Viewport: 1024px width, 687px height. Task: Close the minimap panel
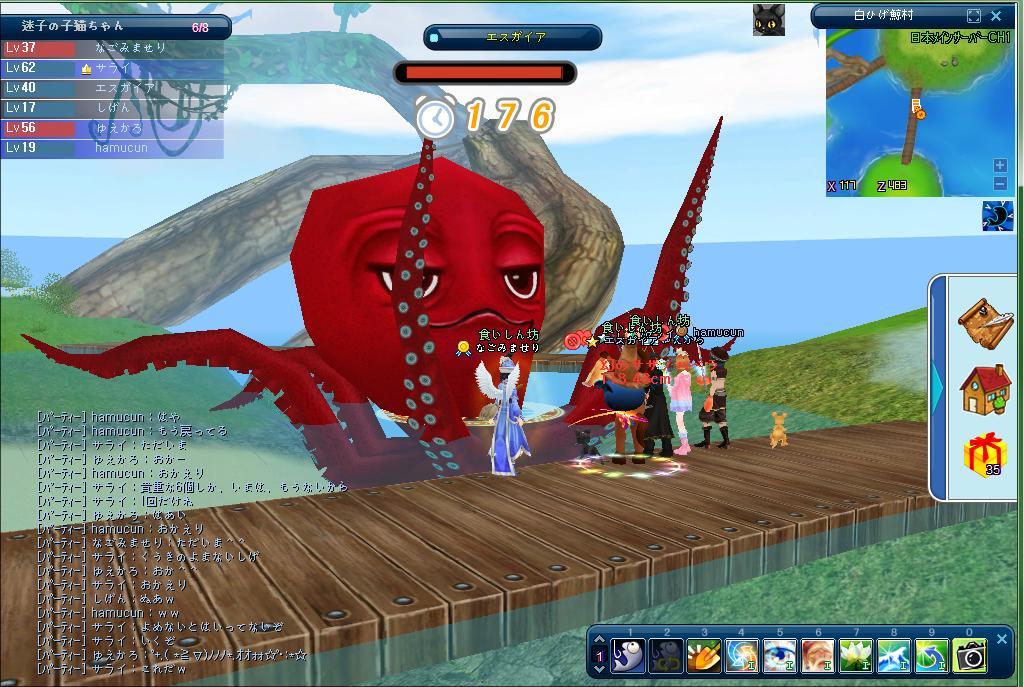pos(996,16)
